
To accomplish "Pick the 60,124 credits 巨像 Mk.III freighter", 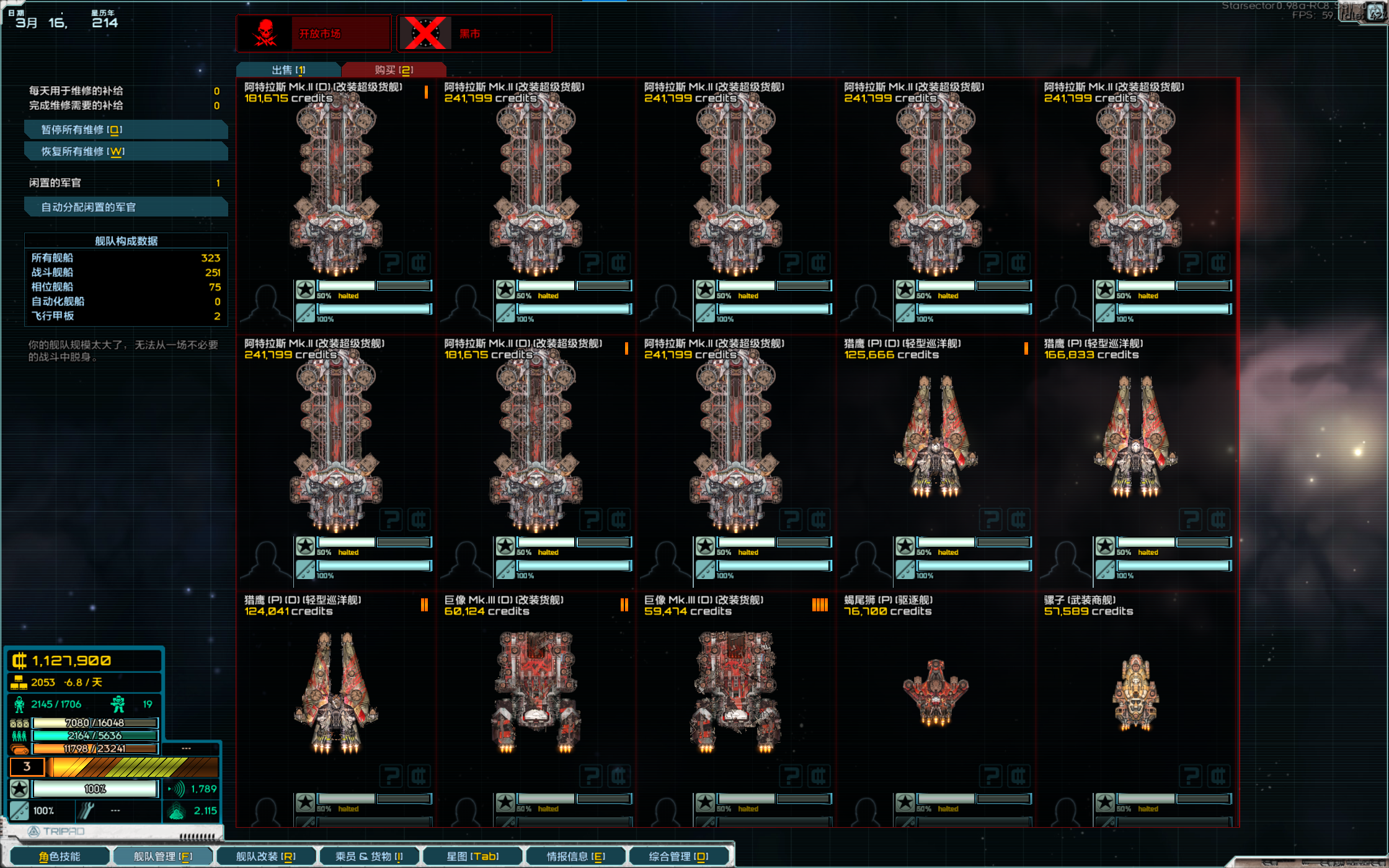I will point(536,692).
